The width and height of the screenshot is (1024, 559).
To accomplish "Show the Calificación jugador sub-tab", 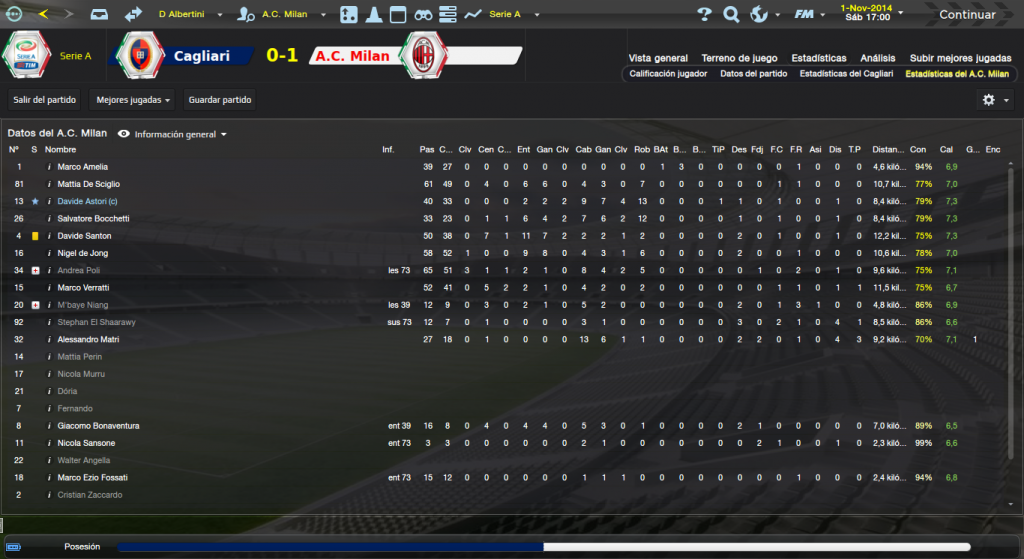I will [x=668, y=74].
